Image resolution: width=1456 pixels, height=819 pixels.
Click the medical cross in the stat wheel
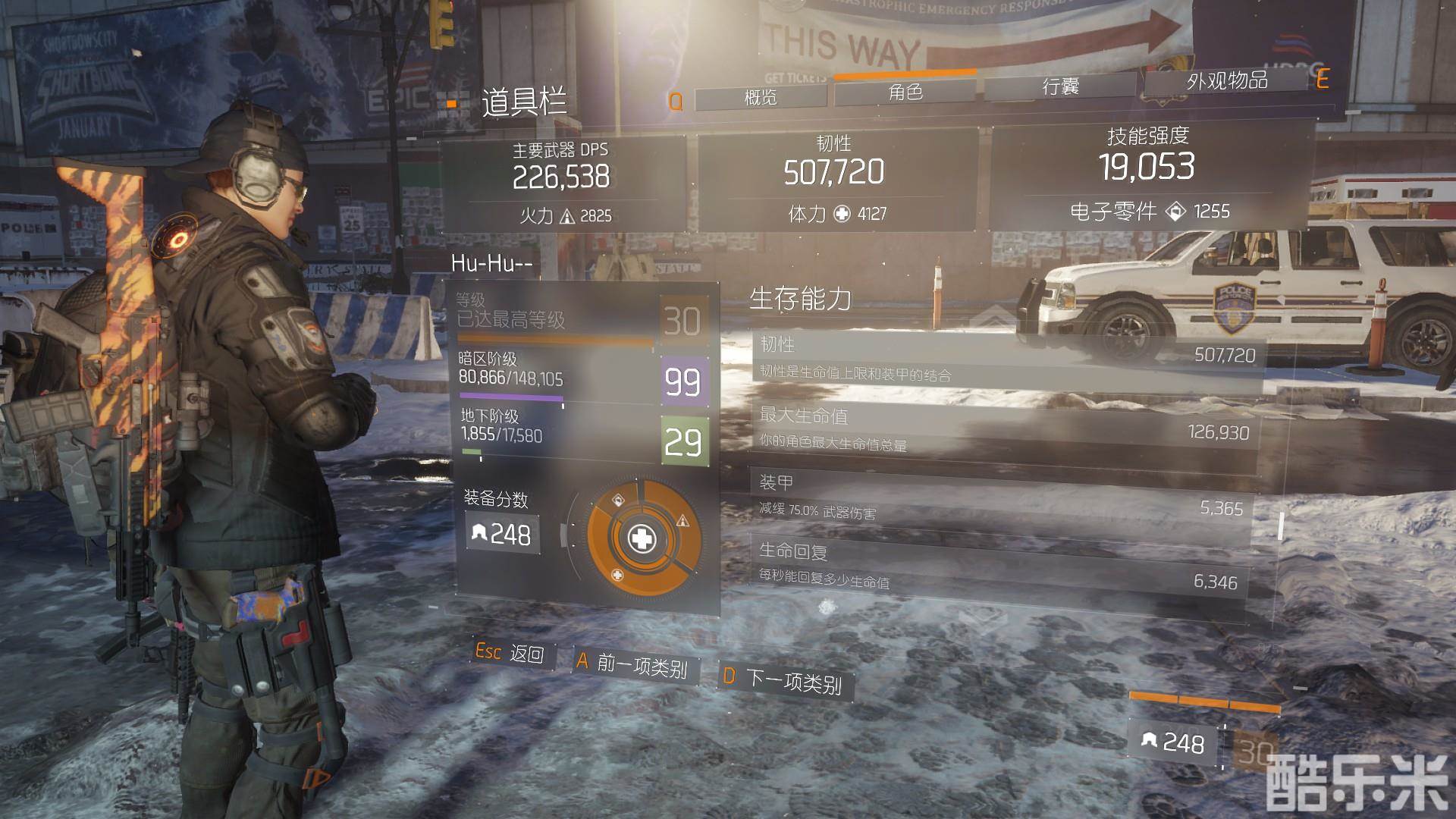[642, 539]
